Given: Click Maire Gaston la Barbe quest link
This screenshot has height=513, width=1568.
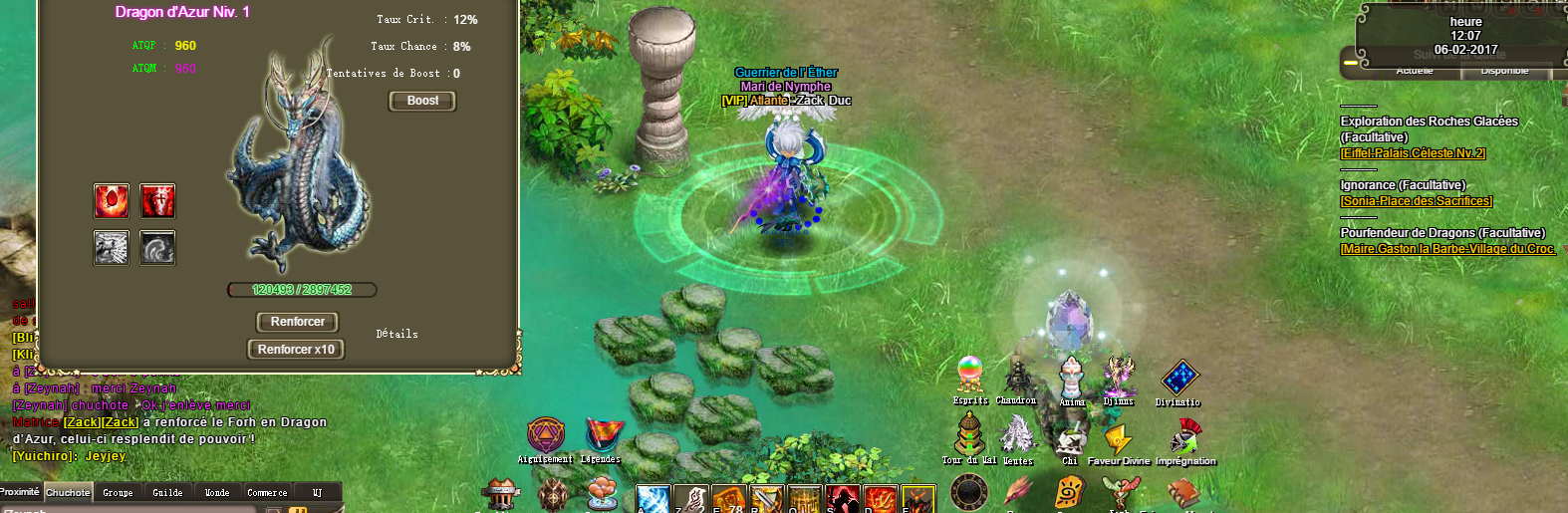Looking at the screenshot, I should (1447, 249).
